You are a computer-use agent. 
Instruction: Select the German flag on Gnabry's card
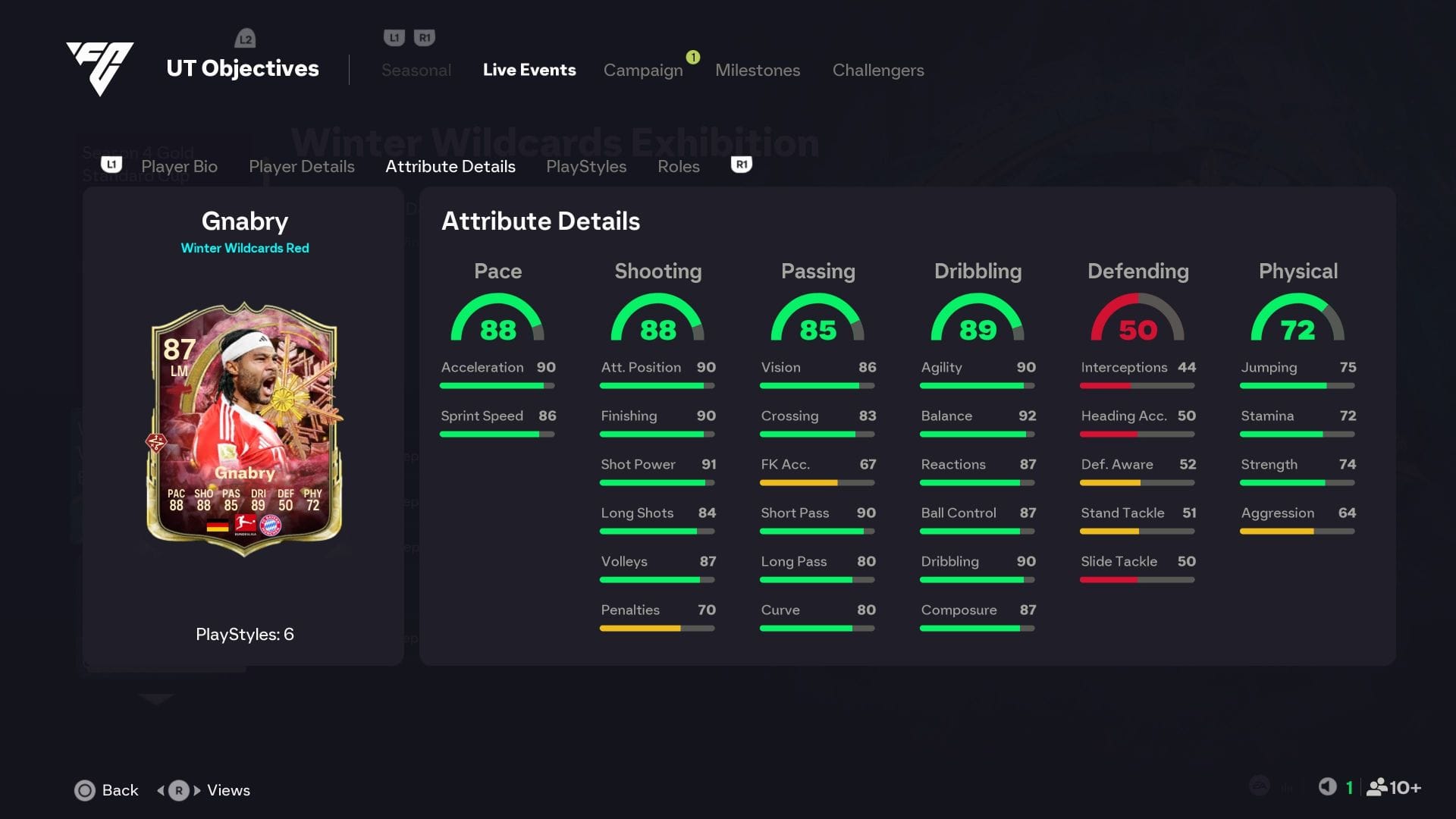click(x=218, y=526)
